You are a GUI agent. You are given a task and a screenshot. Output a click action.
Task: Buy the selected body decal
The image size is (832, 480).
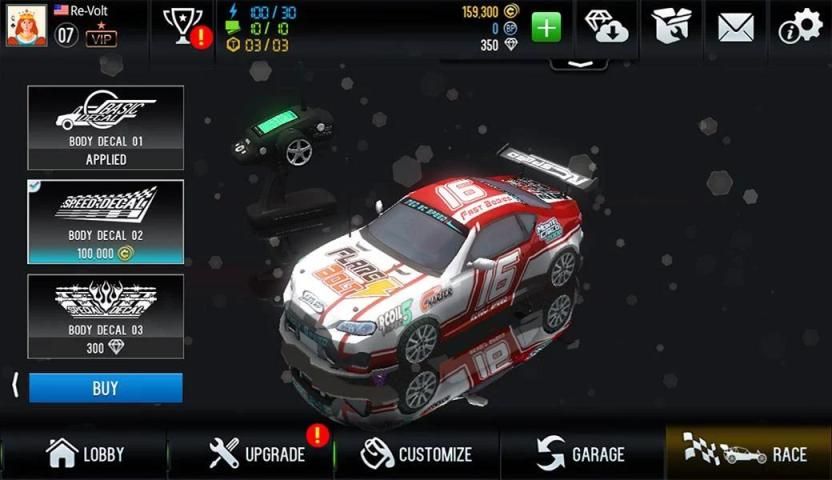point(105,388)
